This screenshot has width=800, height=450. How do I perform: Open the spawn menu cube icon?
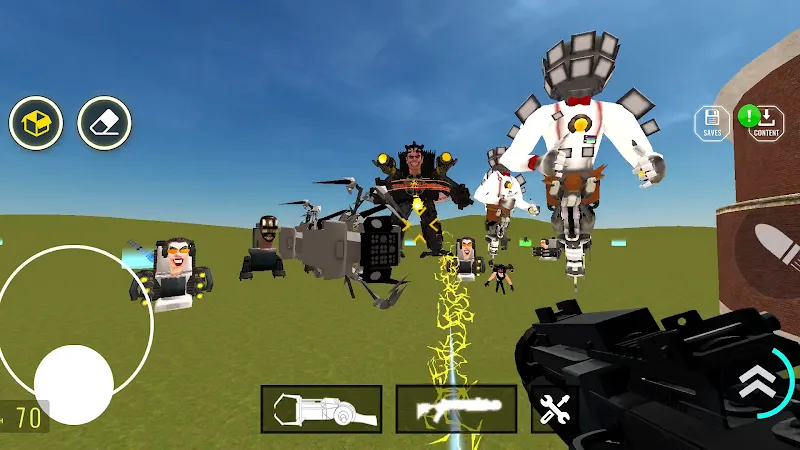(x=36, y=123)
